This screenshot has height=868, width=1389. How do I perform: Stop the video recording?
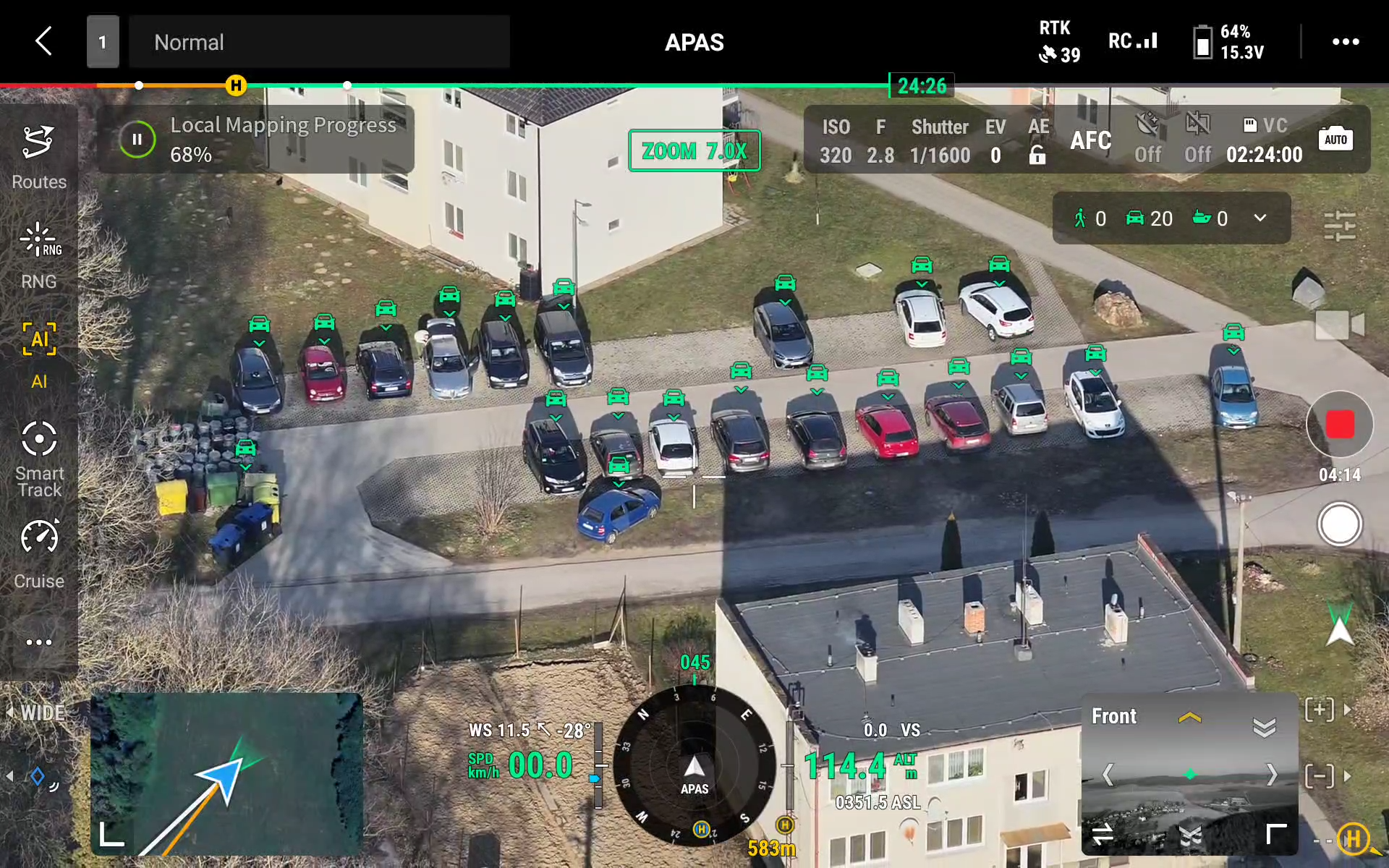pyautogui.click(x=1339, y=425)
